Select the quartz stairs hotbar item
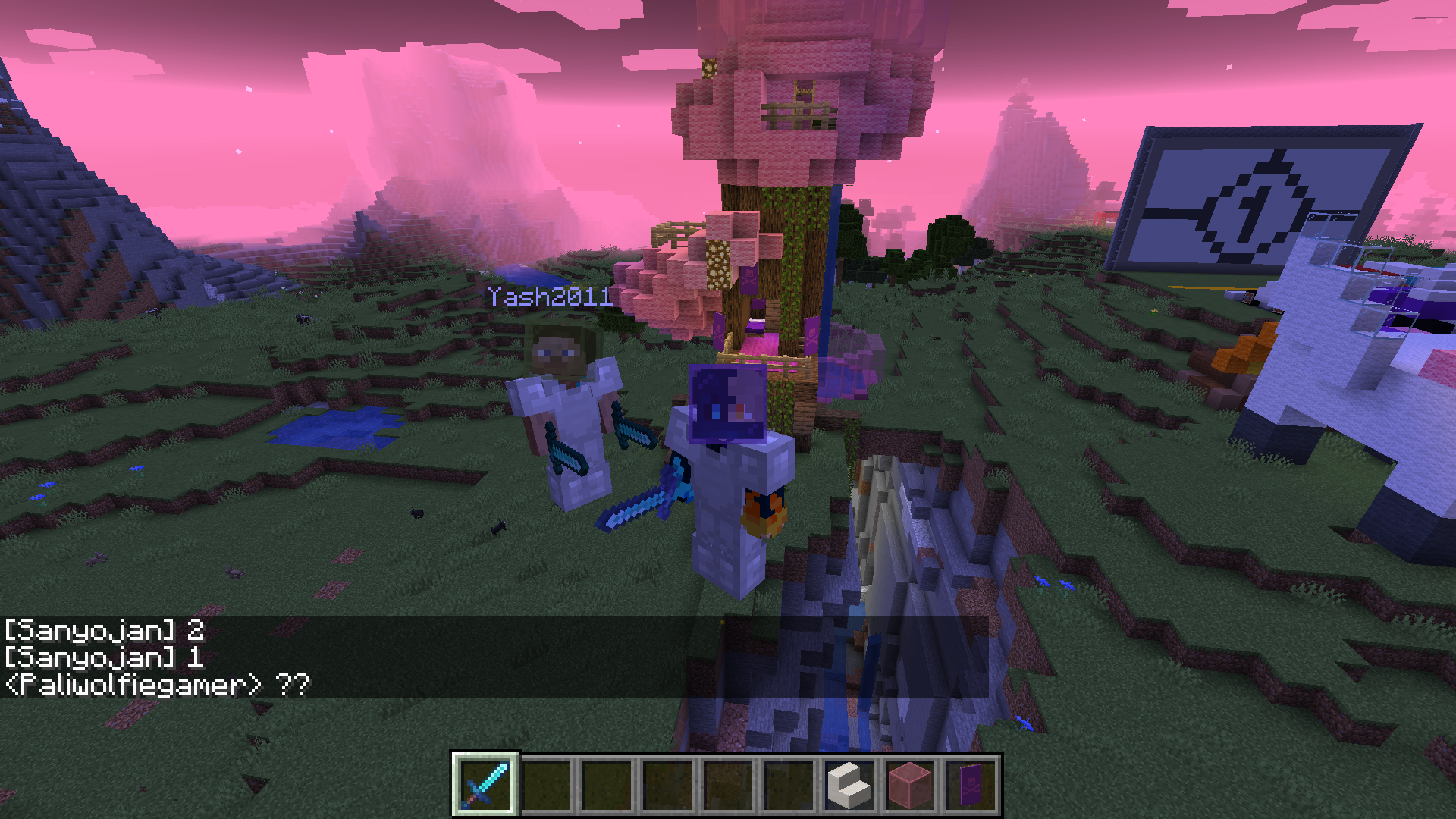The image size is (1456, 819). [848, 785]
